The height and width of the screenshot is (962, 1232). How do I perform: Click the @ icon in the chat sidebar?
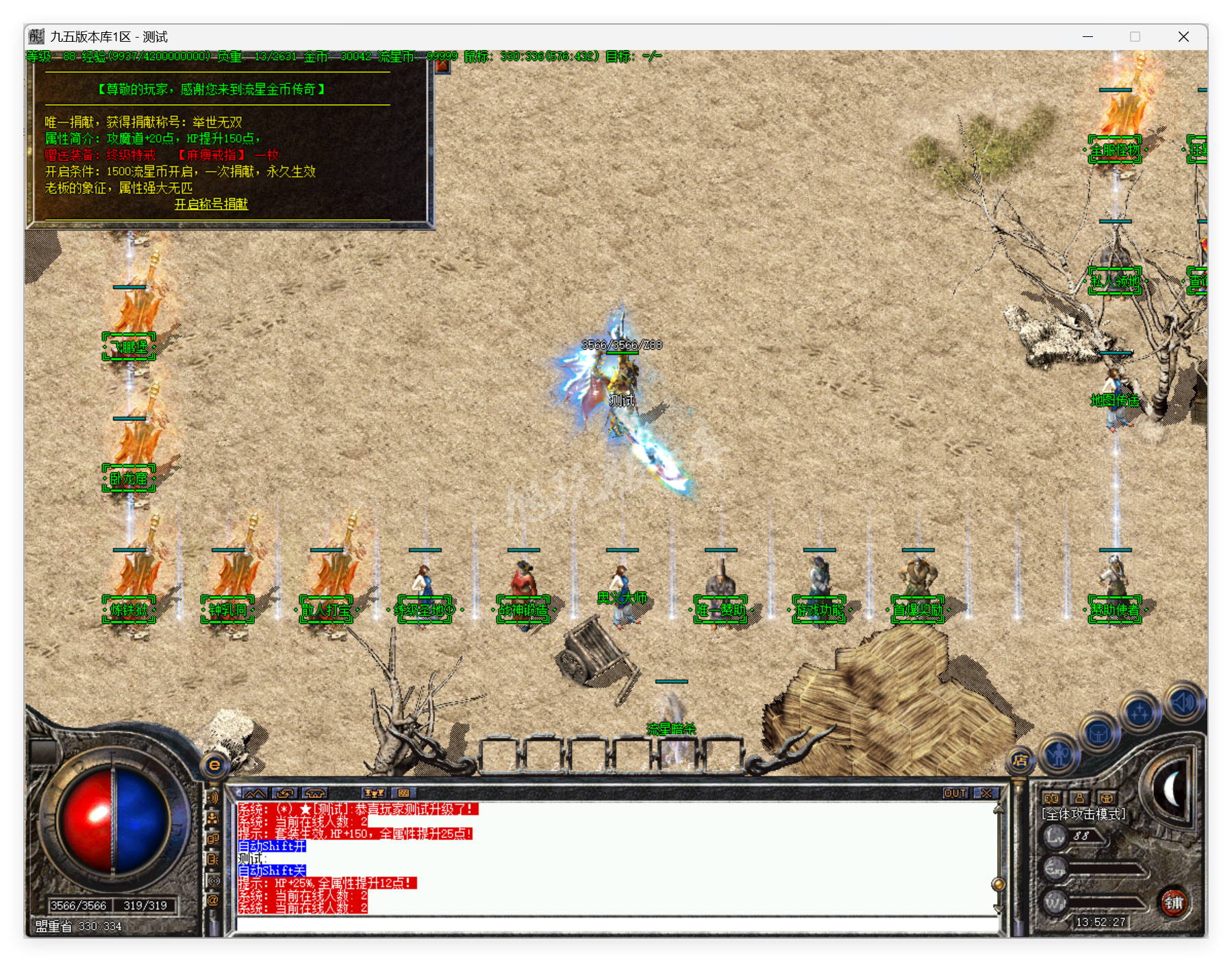pyautogui.click(x=213, y=899)
